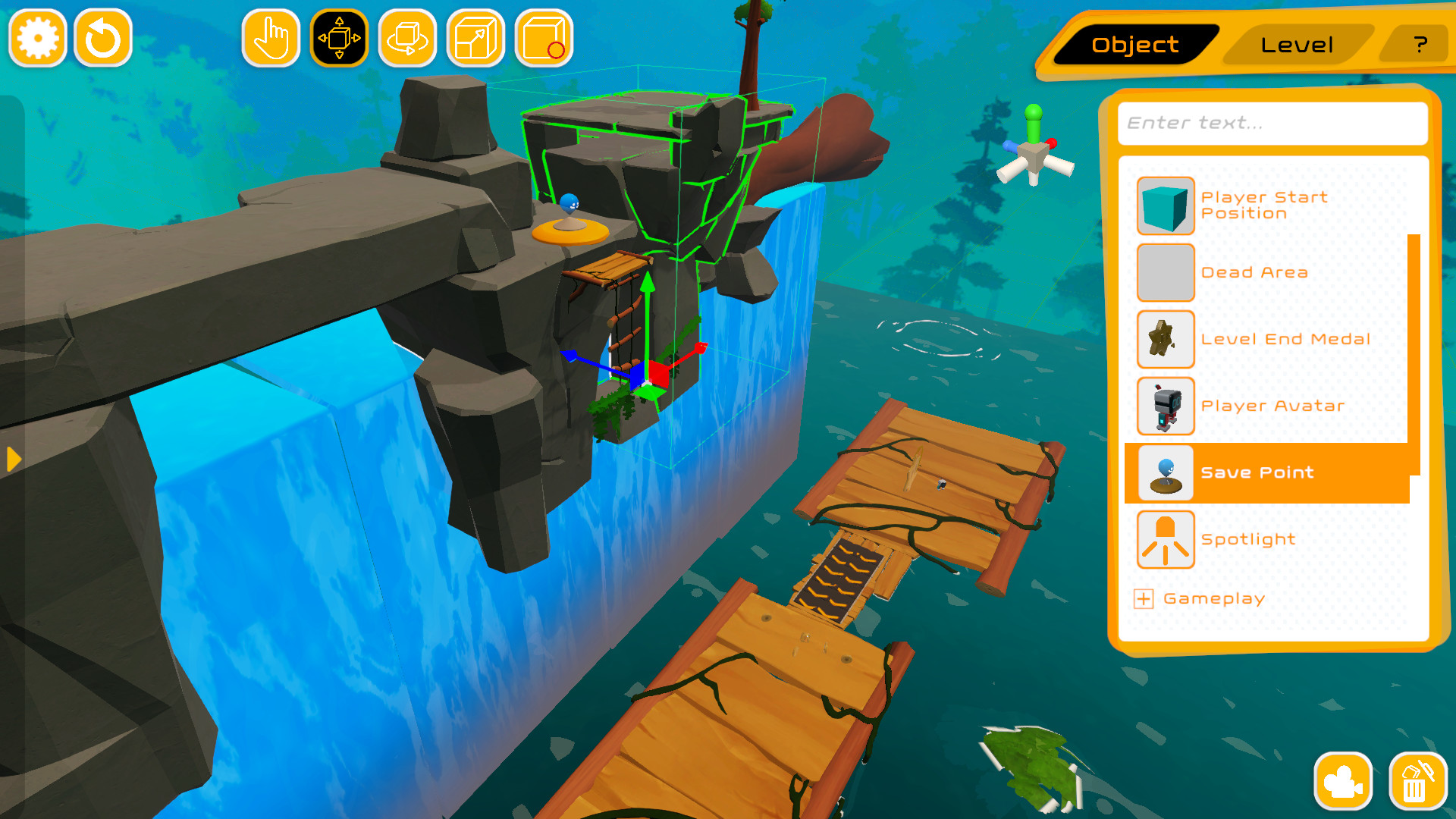Image resolution: width=1456 pixels, height=819 pixels.
Task: Switch to the Object tab
Action: coord(1131,45)
